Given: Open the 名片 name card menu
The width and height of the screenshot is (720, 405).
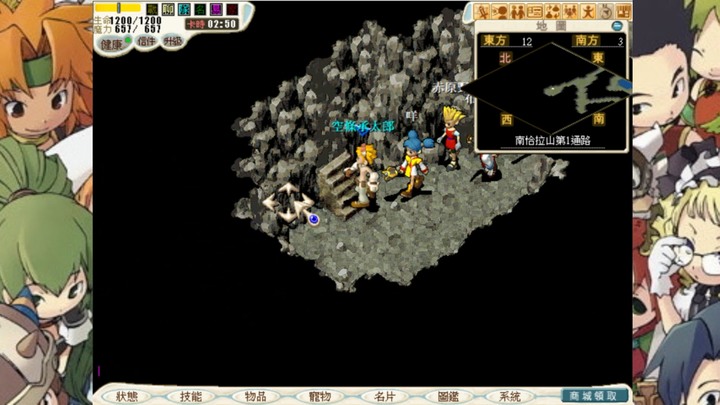Looking at the screenshot, I should click(x=383, y=396).
